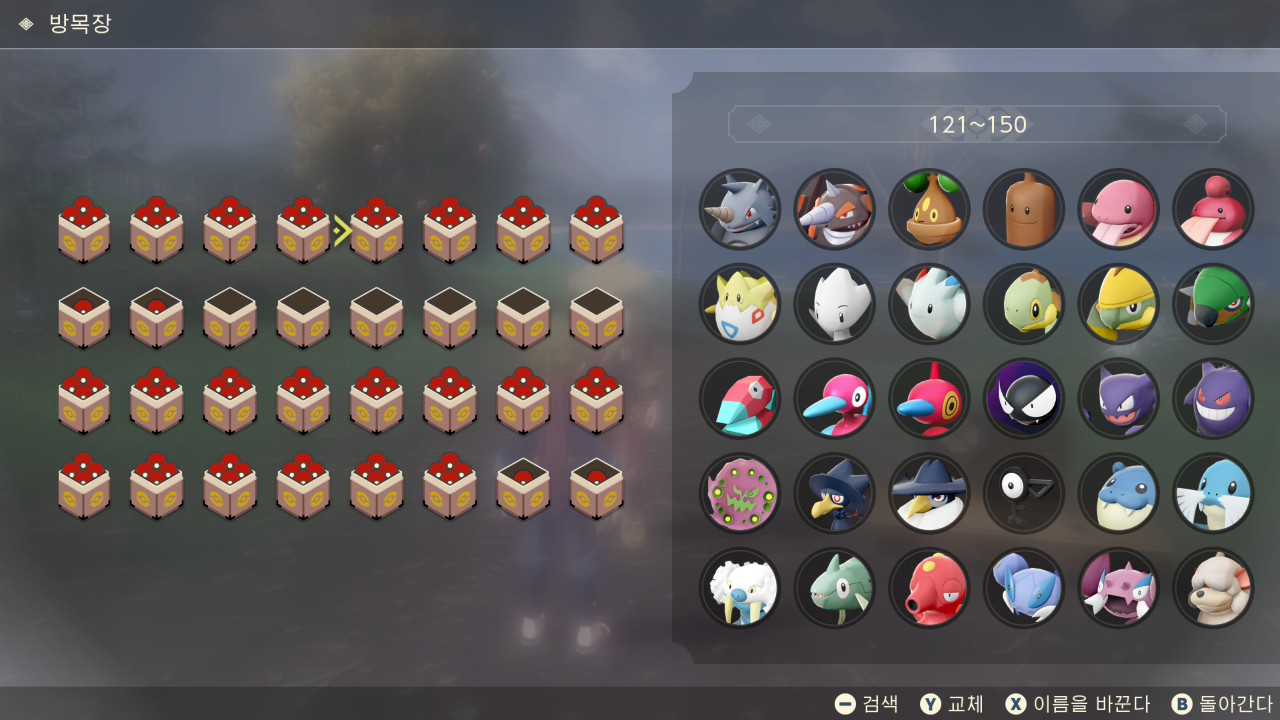Choose the Togekiss portrait
Screen dimensions: 1280x720
point(929,304)
